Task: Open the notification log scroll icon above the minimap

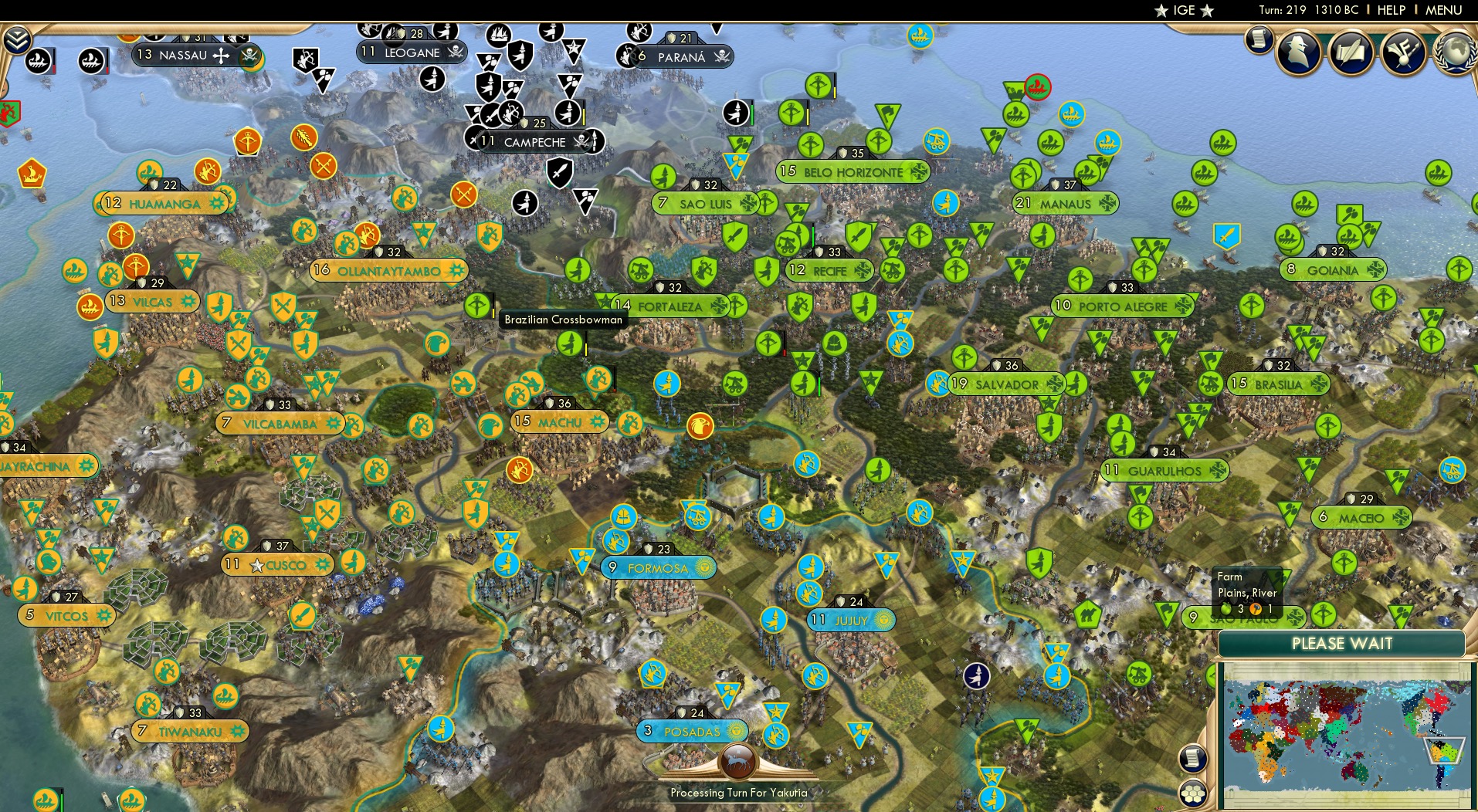Action: 1191,757
